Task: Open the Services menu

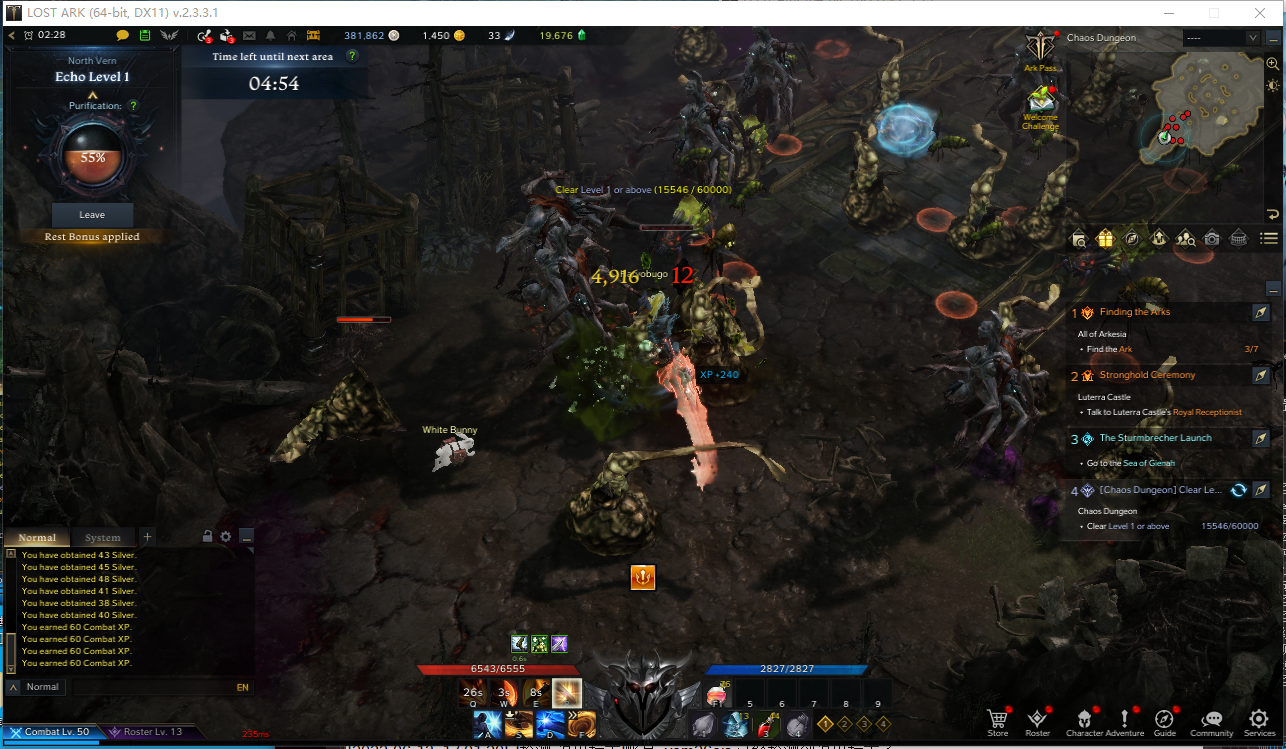Action: 1259,720
